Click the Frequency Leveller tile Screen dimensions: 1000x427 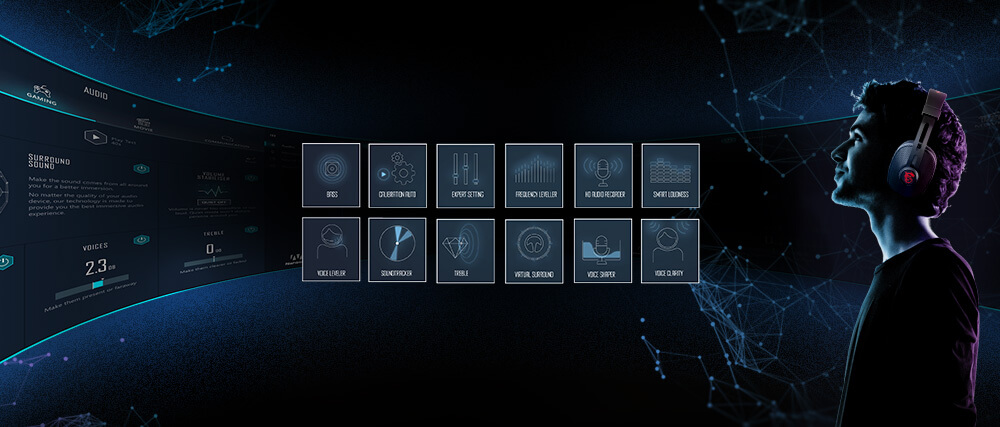point(534,175)
